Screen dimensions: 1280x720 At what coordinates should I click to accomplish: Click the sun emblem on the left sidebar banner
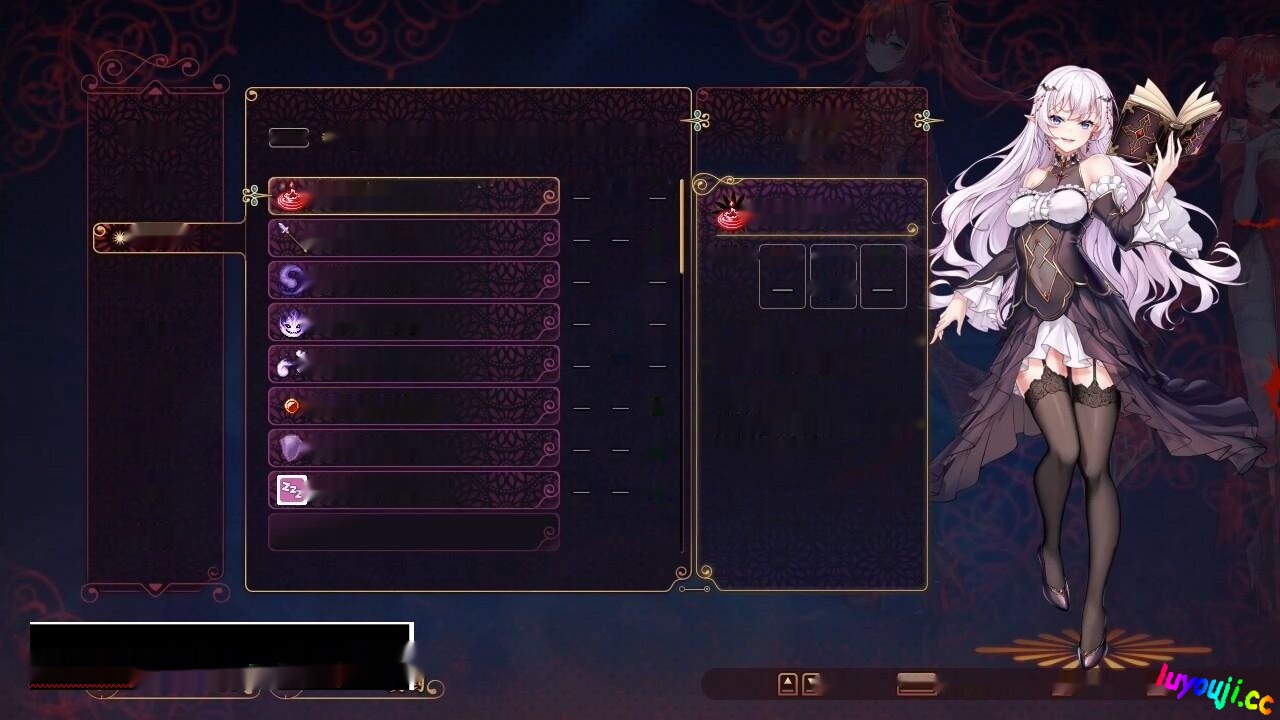(x=118, y=237)
